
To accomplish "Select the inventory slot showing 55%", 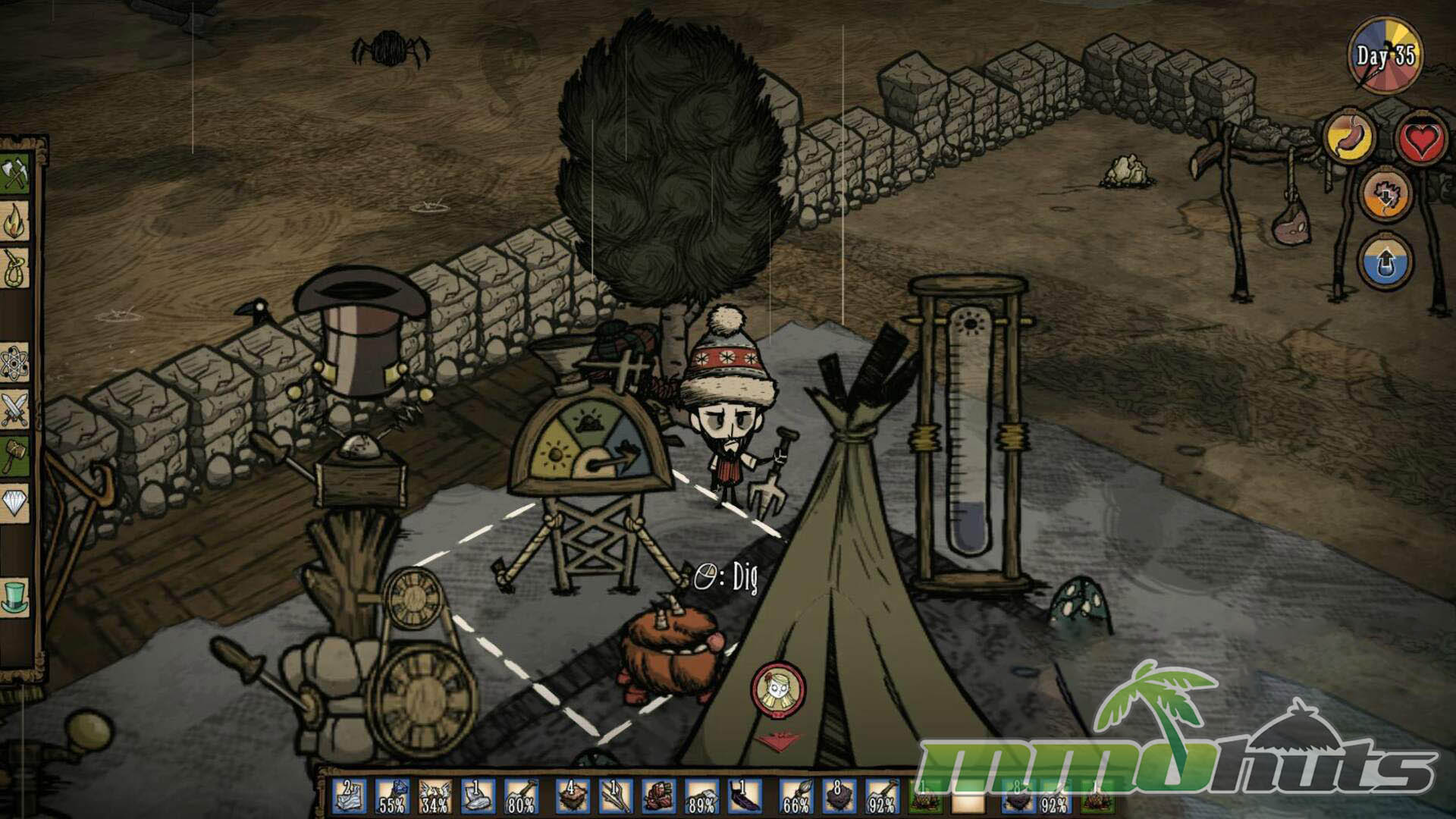I will click(x=392, y=797).
